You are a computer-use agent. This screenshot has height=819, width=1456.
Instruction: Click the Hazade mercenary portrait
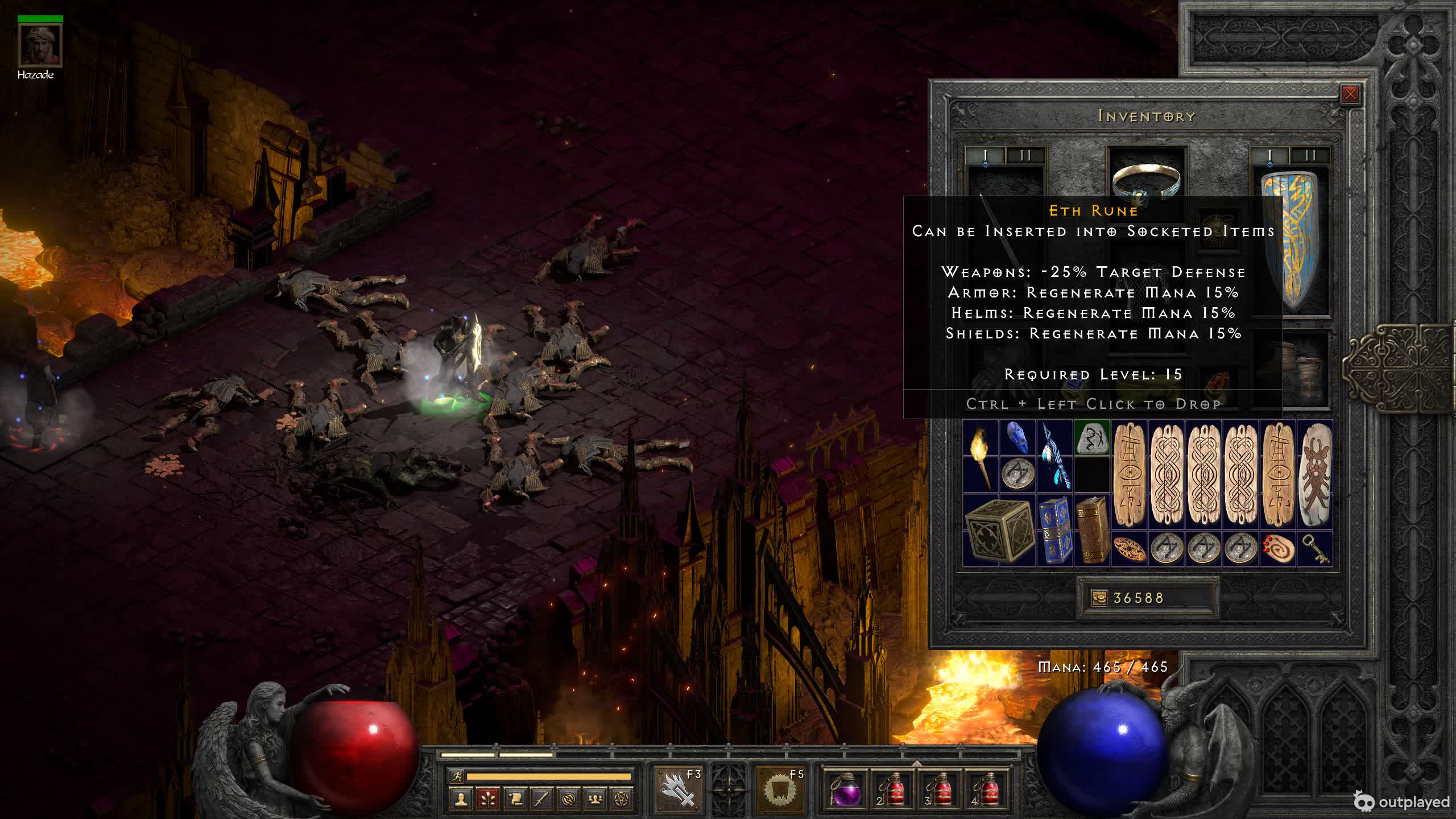[40, 45]
